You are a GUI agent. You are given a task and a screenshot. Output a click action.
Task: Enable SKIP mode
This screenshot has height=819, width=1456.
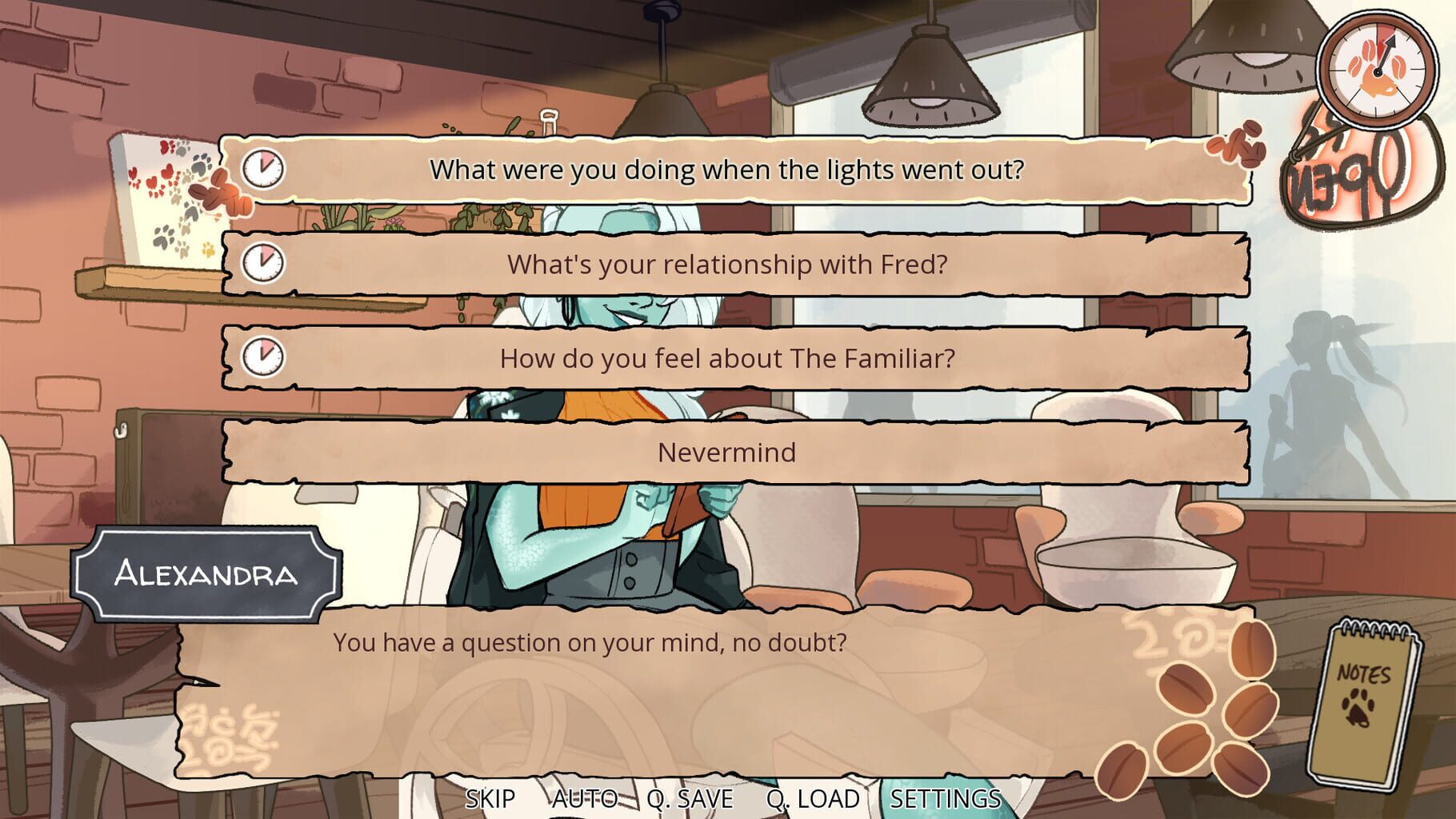point(491,797)
